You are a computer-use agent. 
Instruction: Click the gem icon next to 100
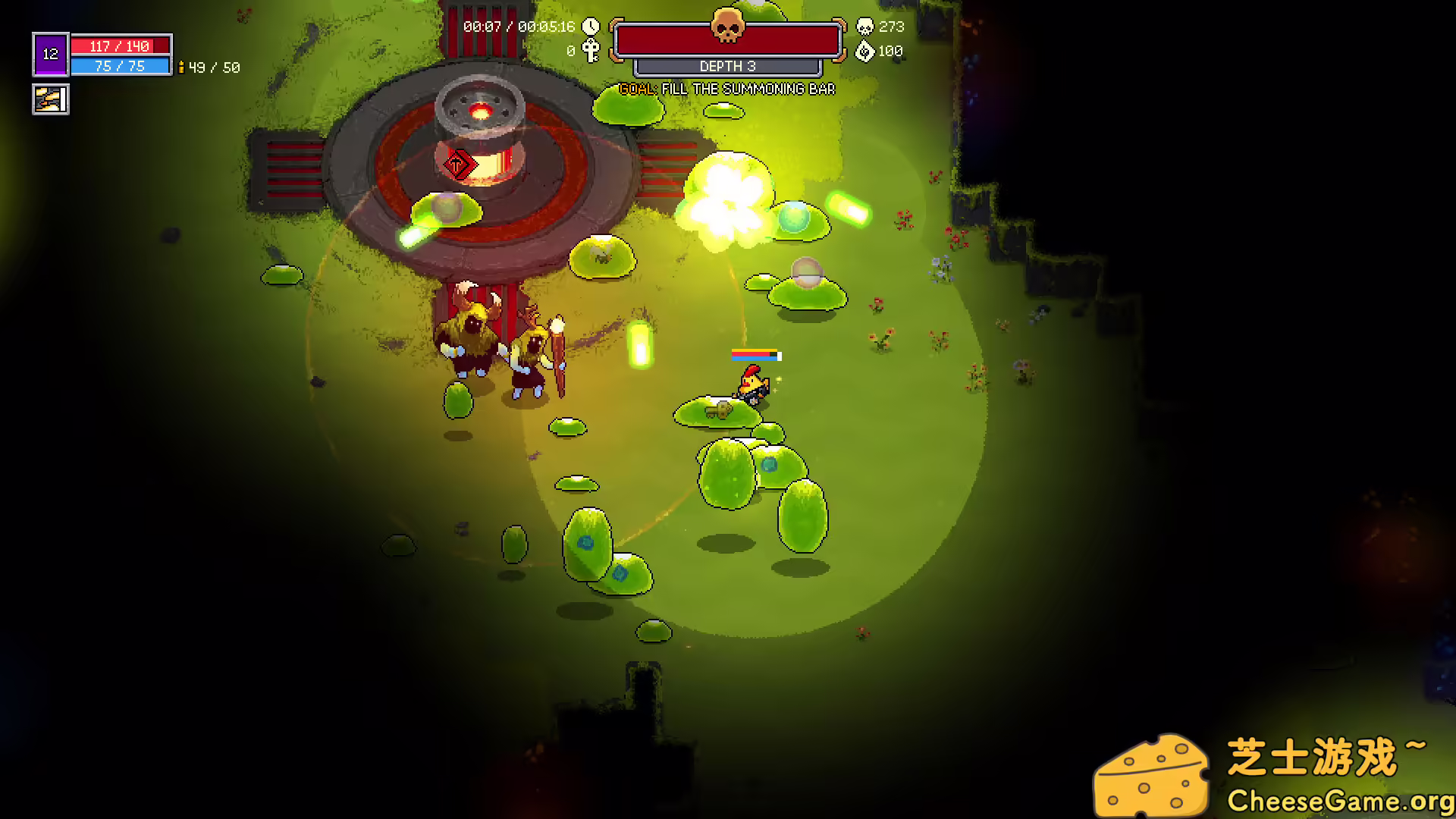tap(864, 50)
